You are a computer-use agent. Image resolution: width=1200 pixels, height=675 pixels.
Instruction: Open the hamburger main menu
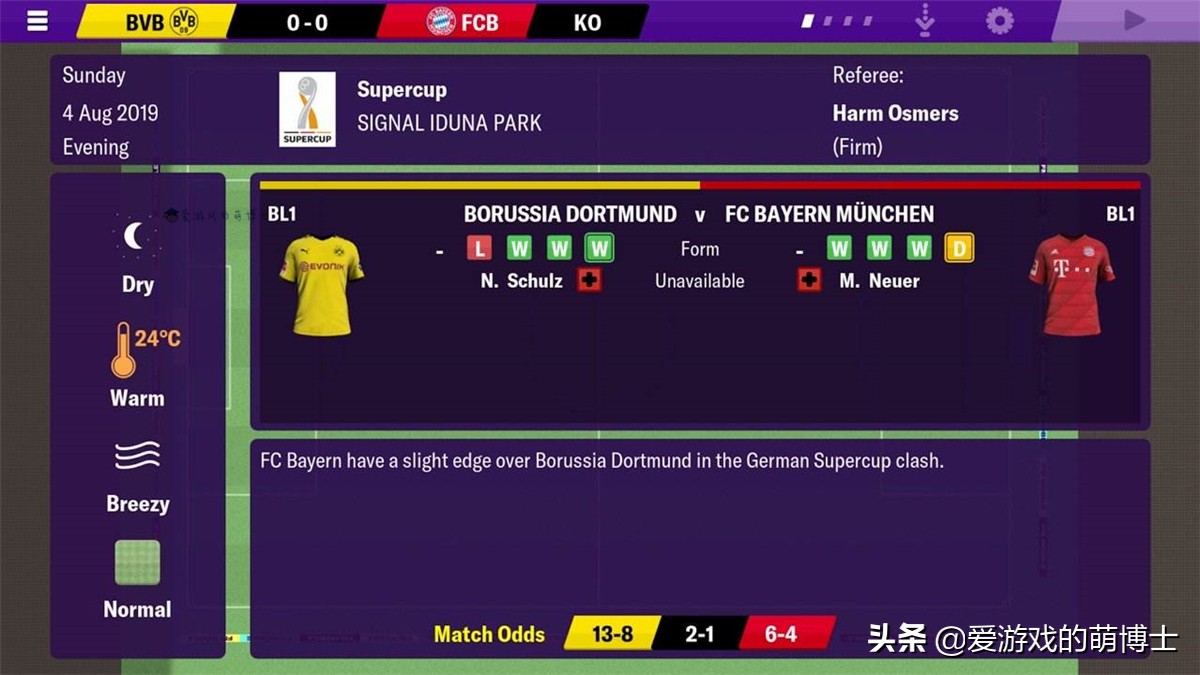tap(37, 21)
